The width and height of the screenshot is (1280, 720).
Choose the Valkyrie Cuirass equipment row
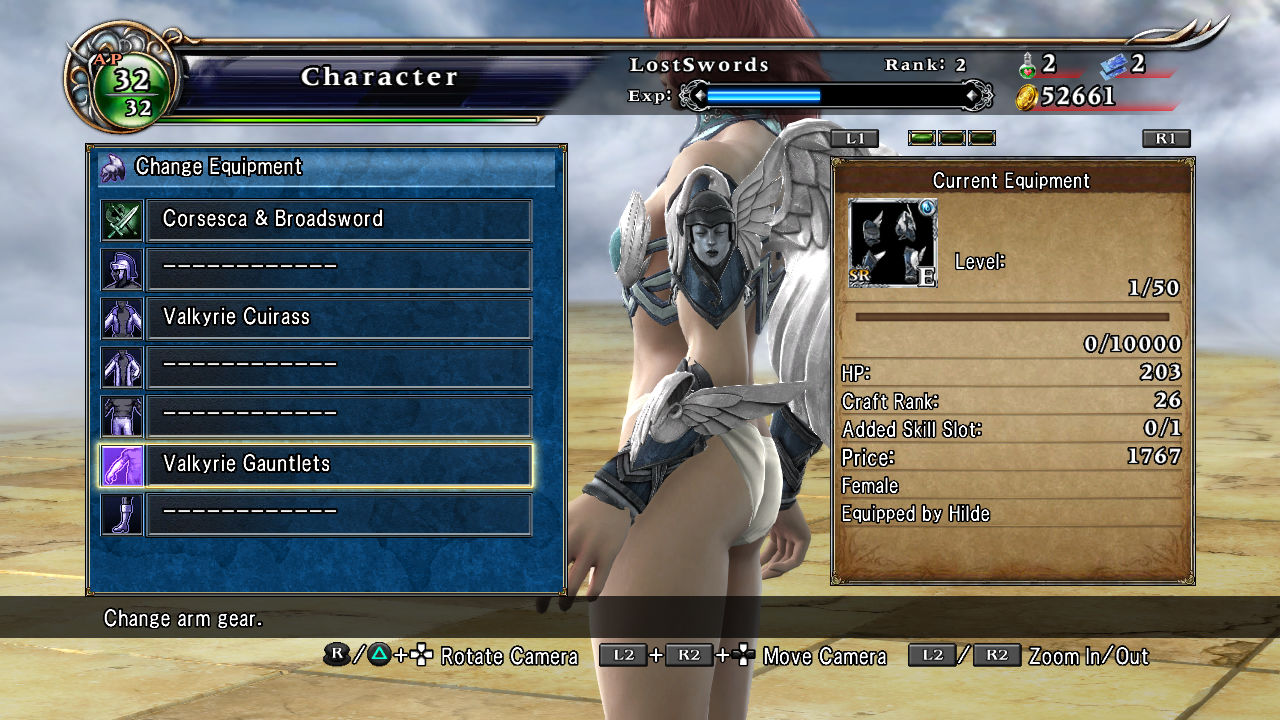339,317
